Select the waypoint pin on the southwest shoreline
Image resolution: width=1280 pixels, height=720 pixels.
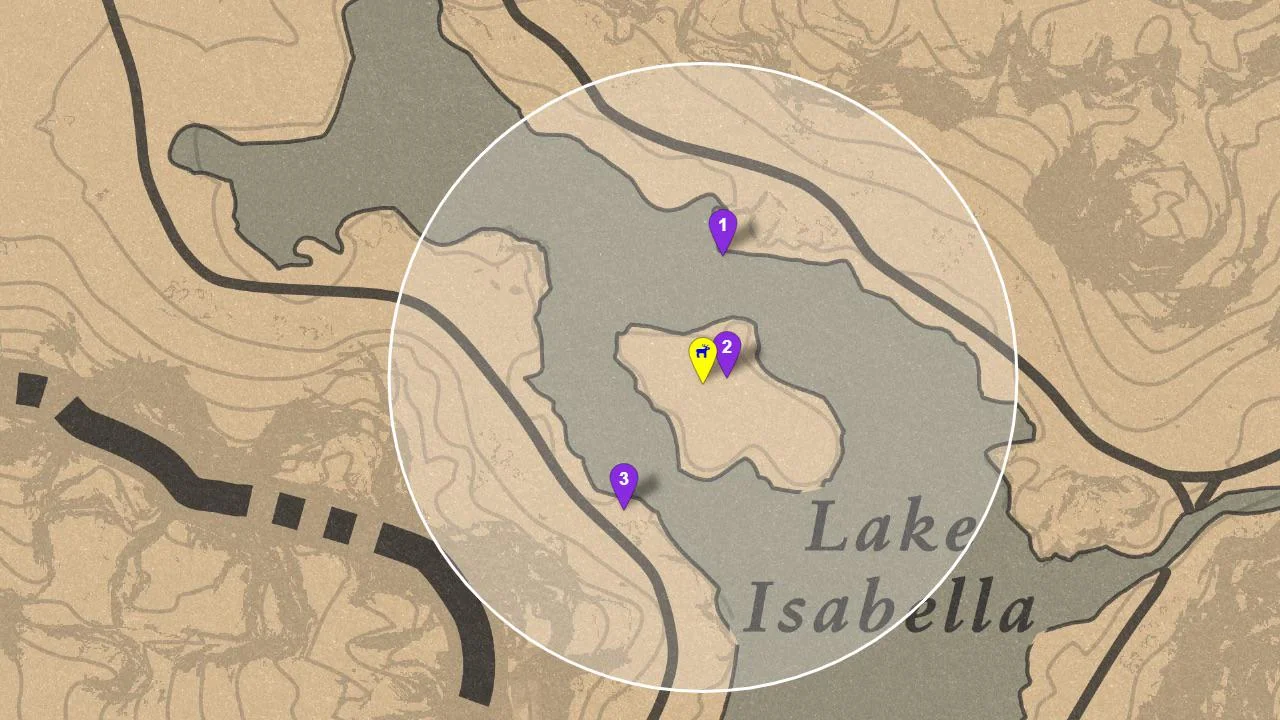point(623,480)
